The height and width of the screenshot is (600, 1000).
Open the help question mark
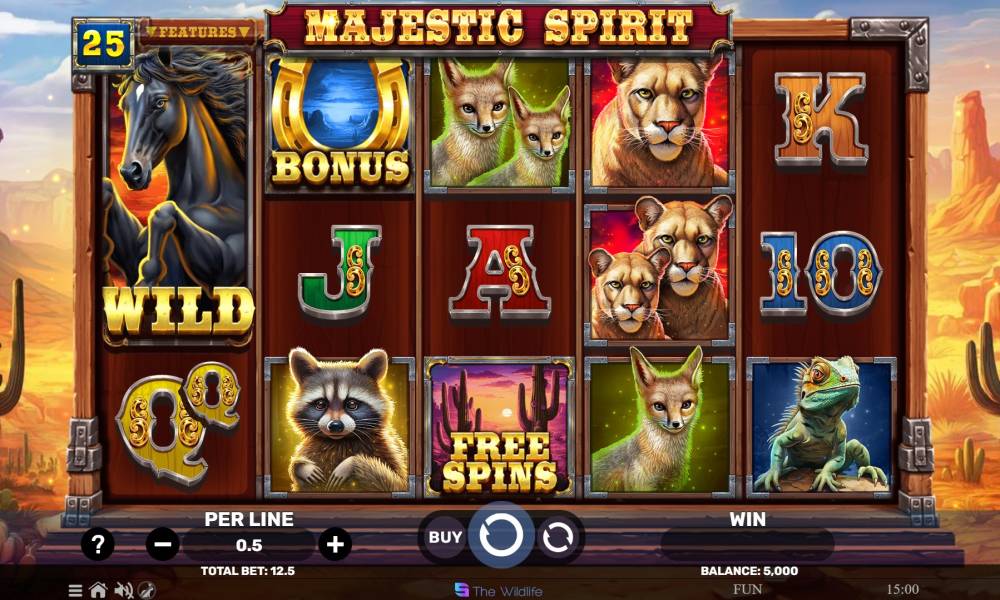click(x=97, y=545)
